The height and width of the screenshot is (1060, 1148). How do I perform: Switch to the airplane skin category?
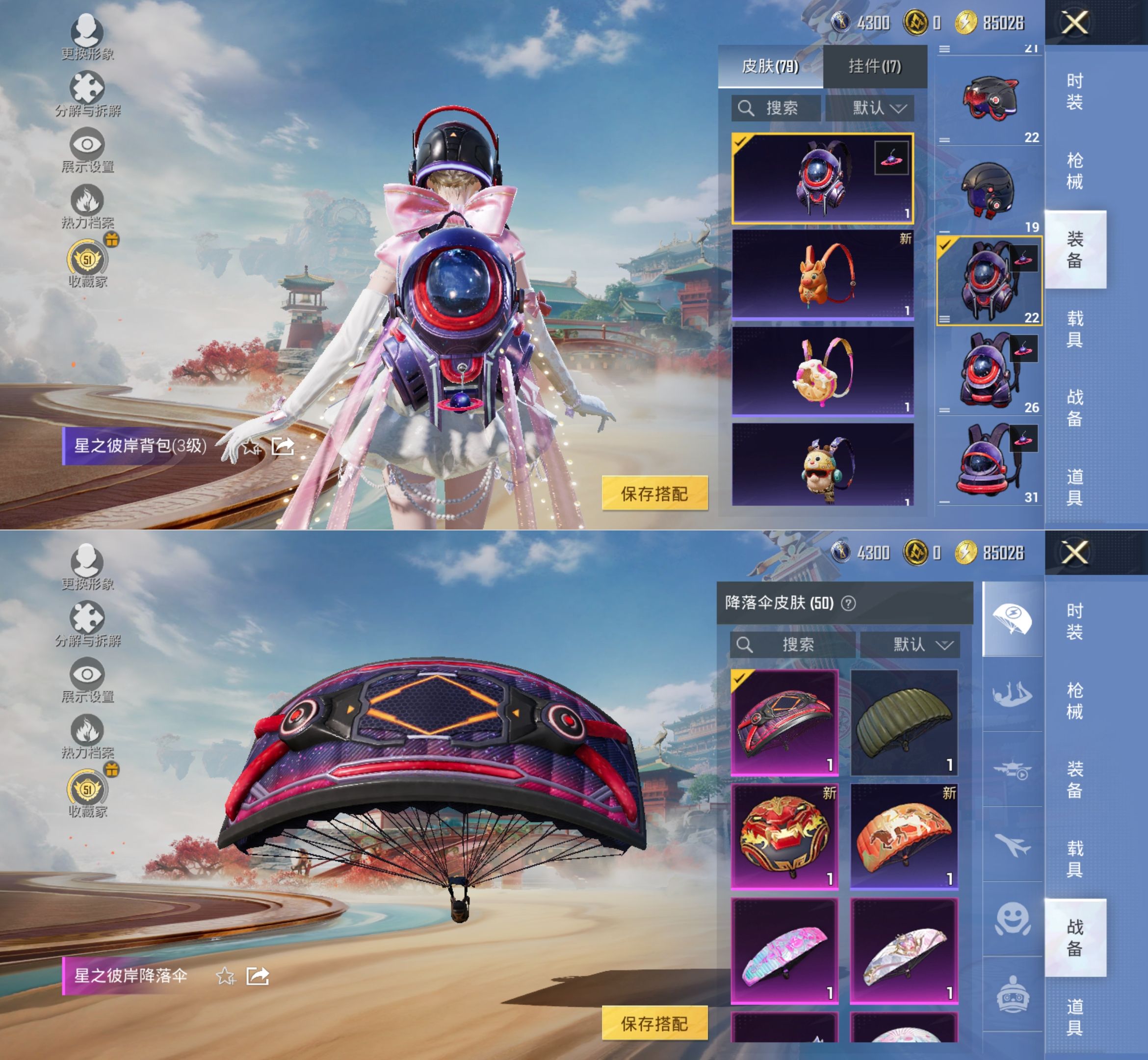coord(1012,845)
